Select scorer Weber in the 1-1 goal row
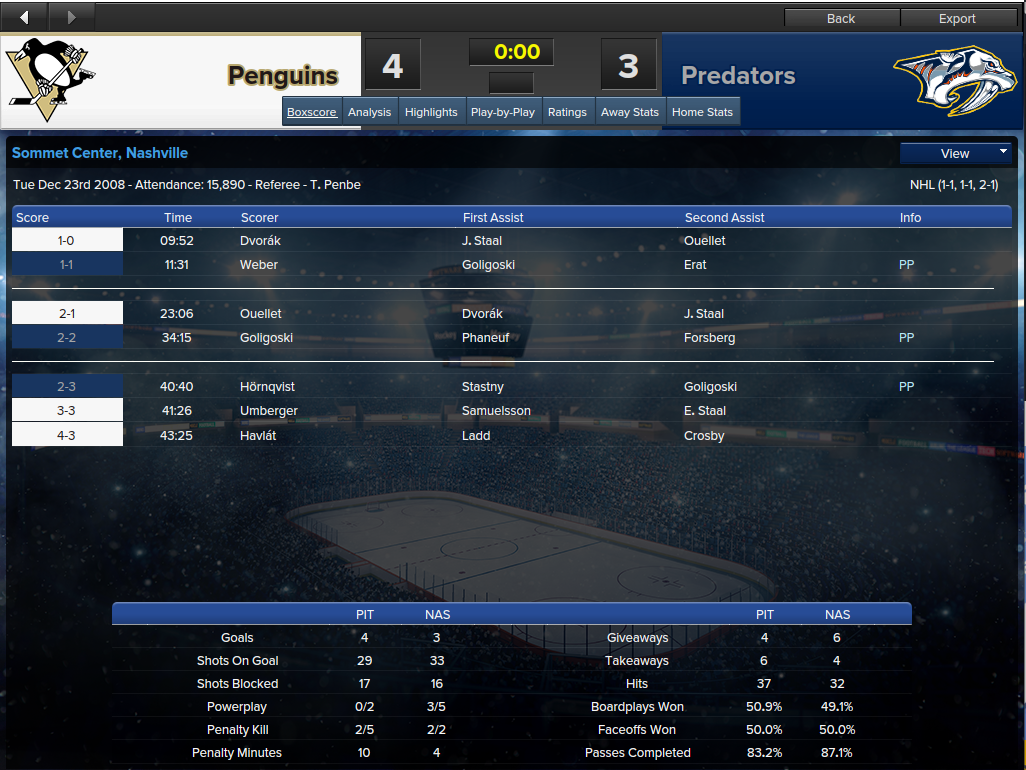The width and height of the screenshot is (1026, 770). [x=259, y=265]
